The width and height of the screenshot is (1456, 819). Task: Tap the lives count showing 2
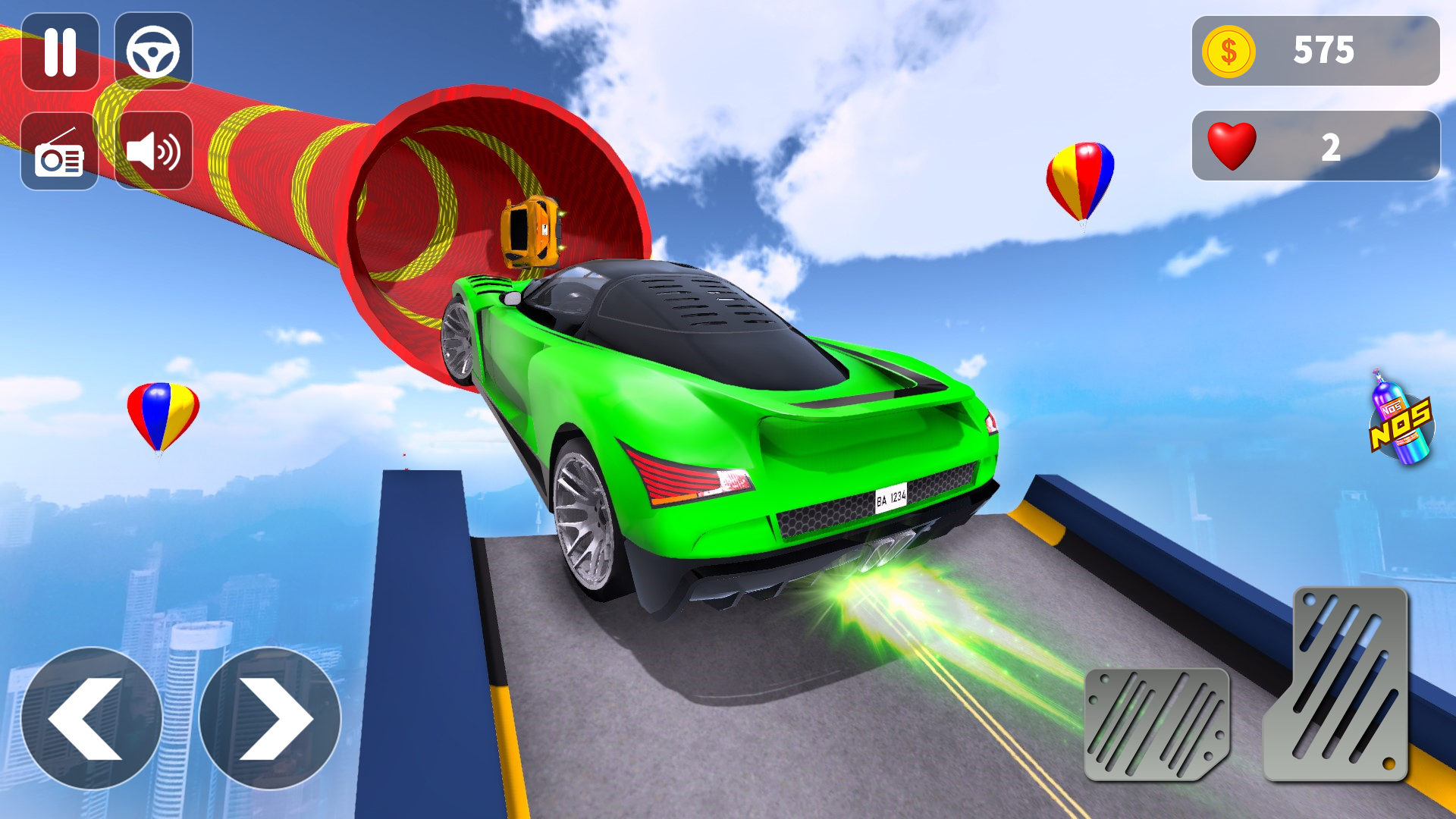coord(1331,146)
